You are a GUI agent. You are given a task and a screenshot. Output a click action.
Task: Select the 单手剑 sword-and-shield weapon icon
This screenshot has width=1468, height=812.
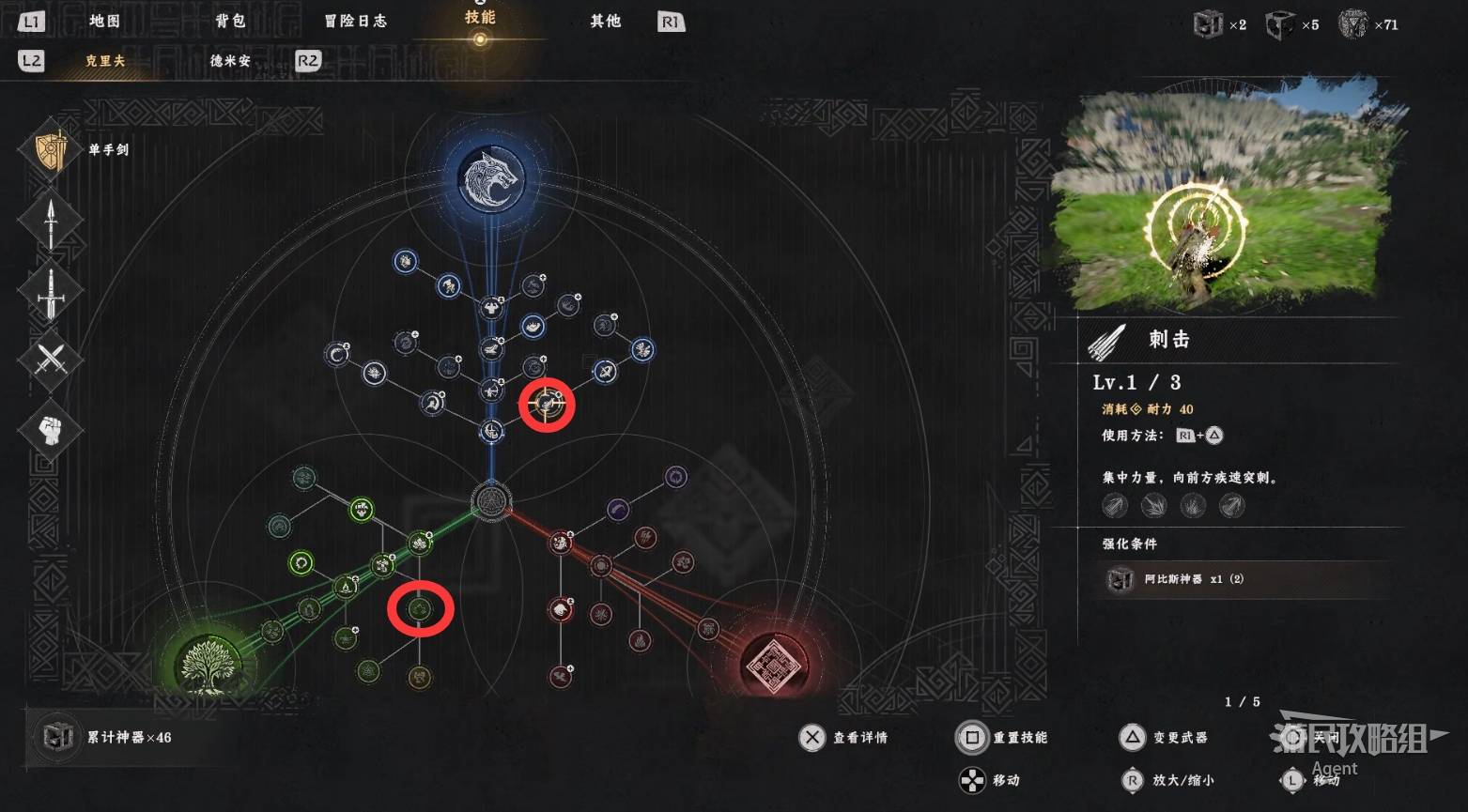(51, 150)
